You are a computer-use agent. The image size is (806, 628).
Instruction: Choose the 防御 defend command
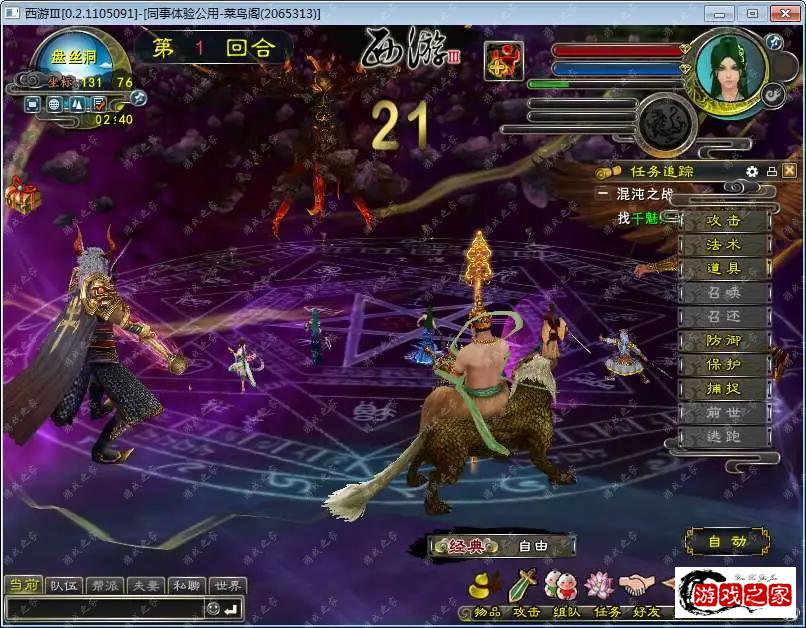click(723, 341)
